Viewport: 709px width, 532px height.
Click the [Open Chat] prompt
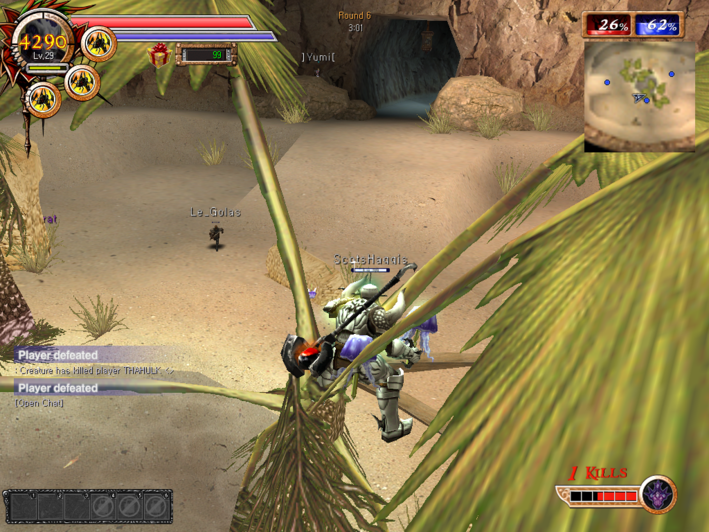point(40,403)
